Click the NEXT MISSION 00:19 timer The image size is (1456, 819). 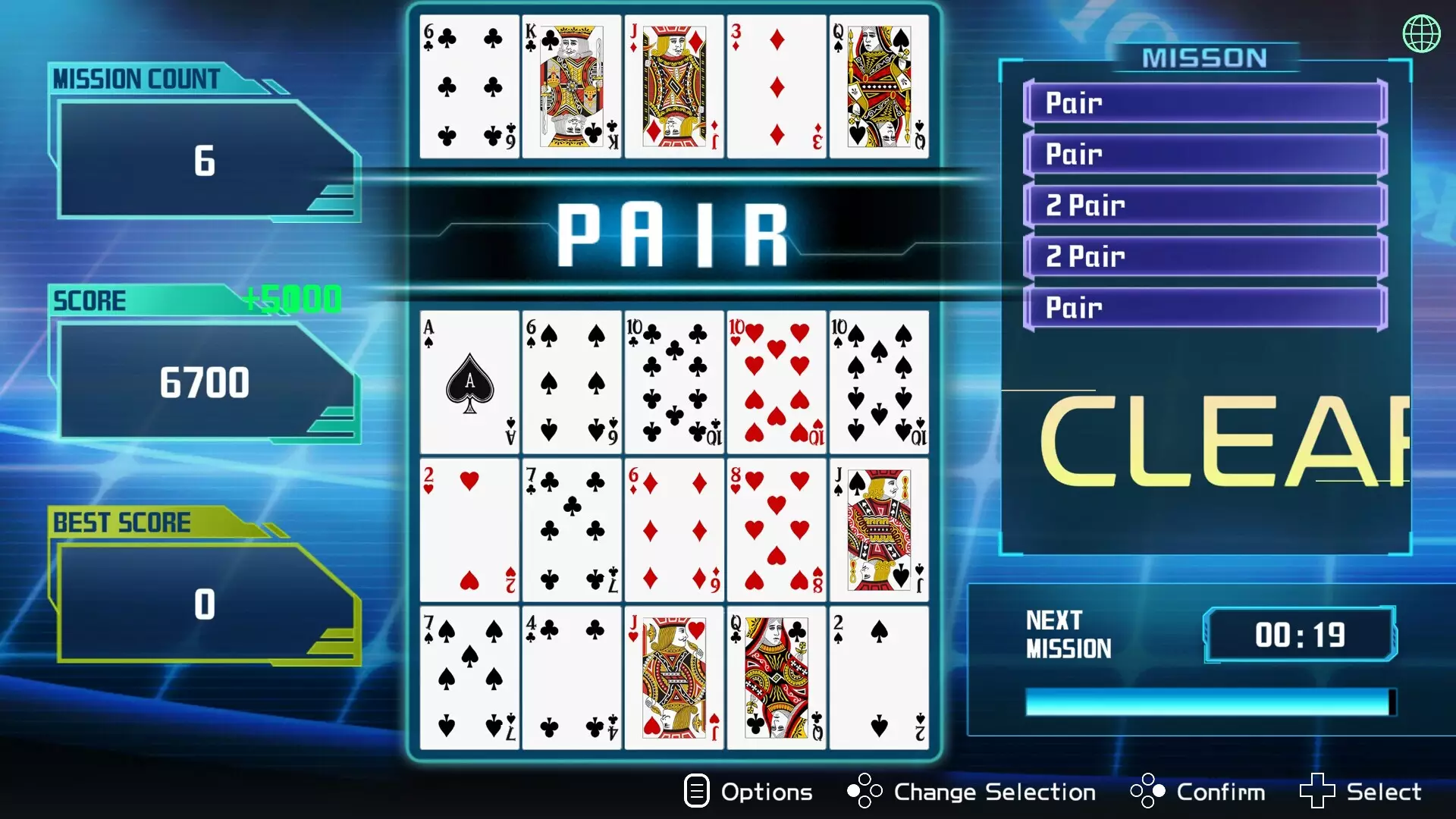[1298, 635]
